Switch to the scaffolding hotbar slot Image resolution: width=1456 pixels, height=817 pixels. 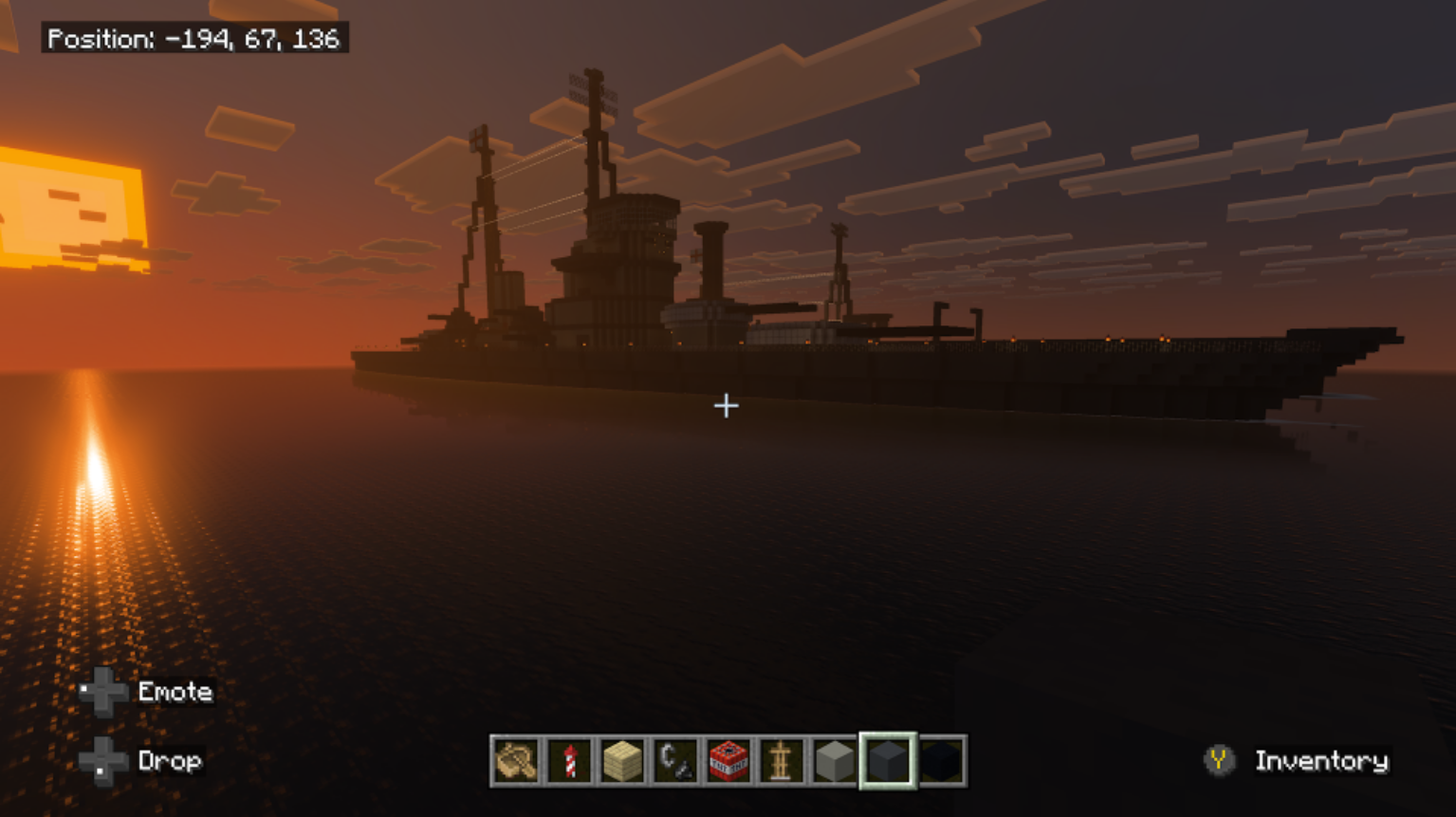pyautogui.click(x=782, y=761)
